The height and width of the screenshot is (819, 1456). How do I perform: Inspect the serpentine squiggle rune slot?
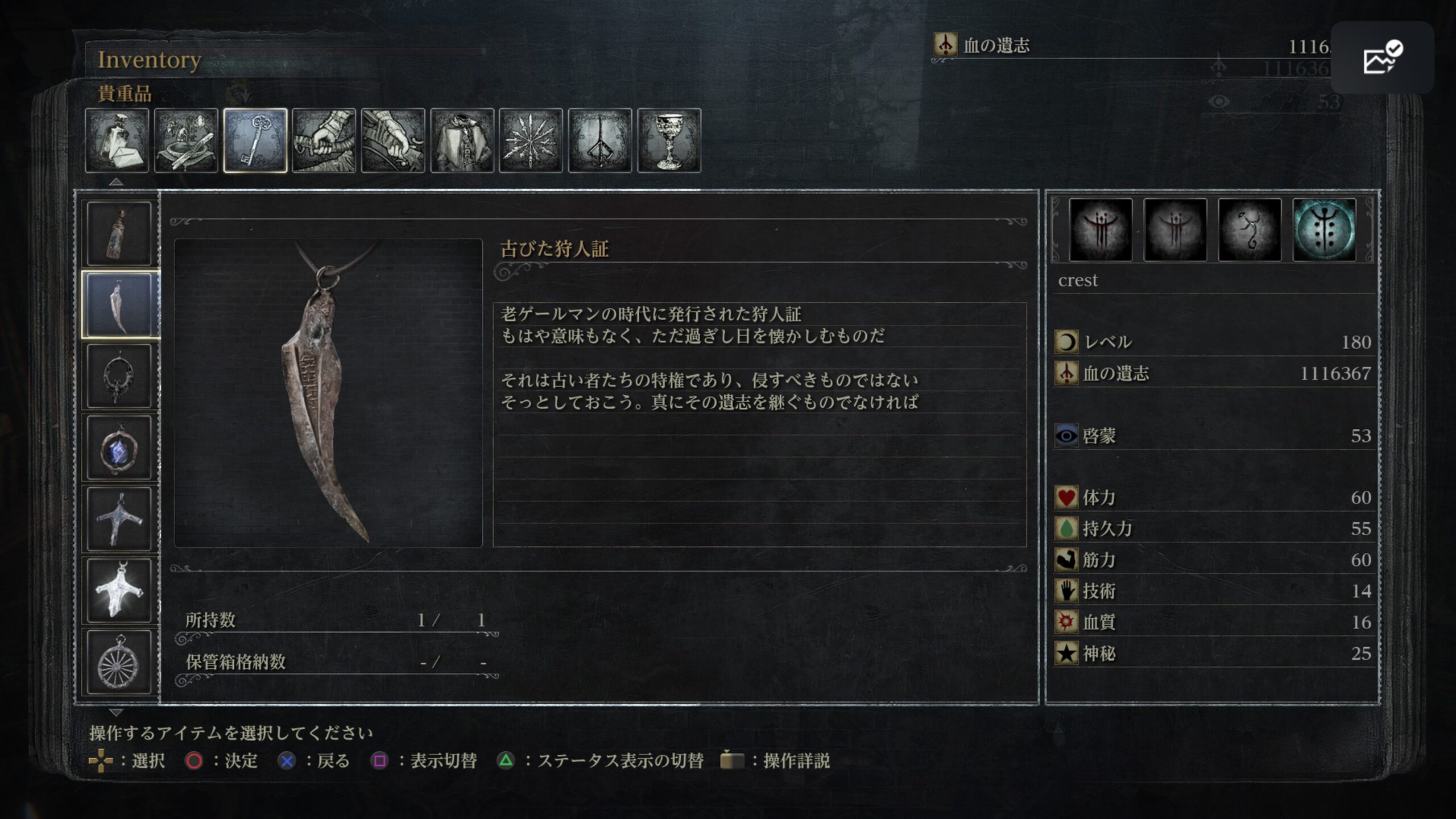[x=1250, y=230]
